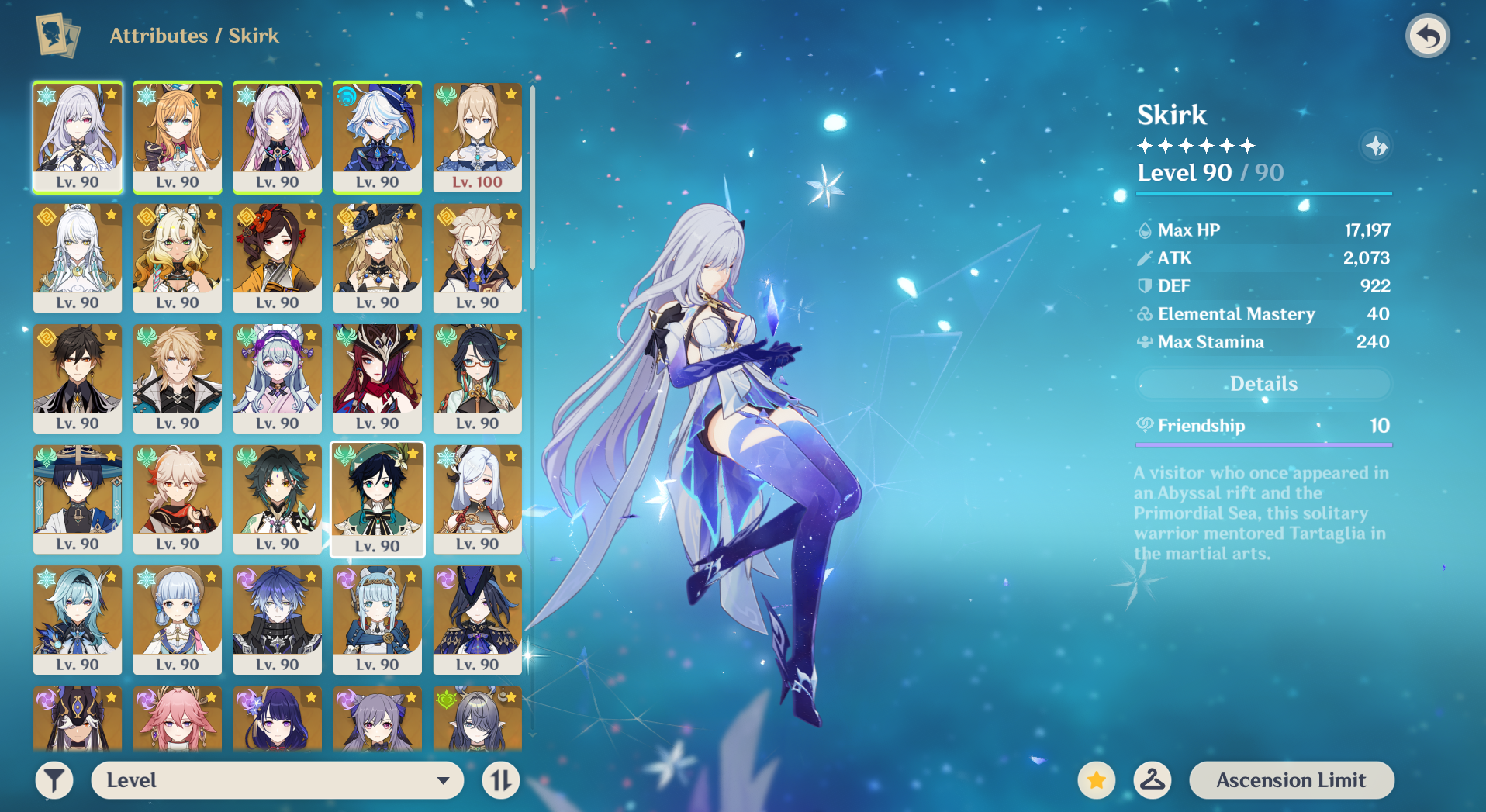Open the character filter funnel

pyautogui.click(x=54, y=780)
